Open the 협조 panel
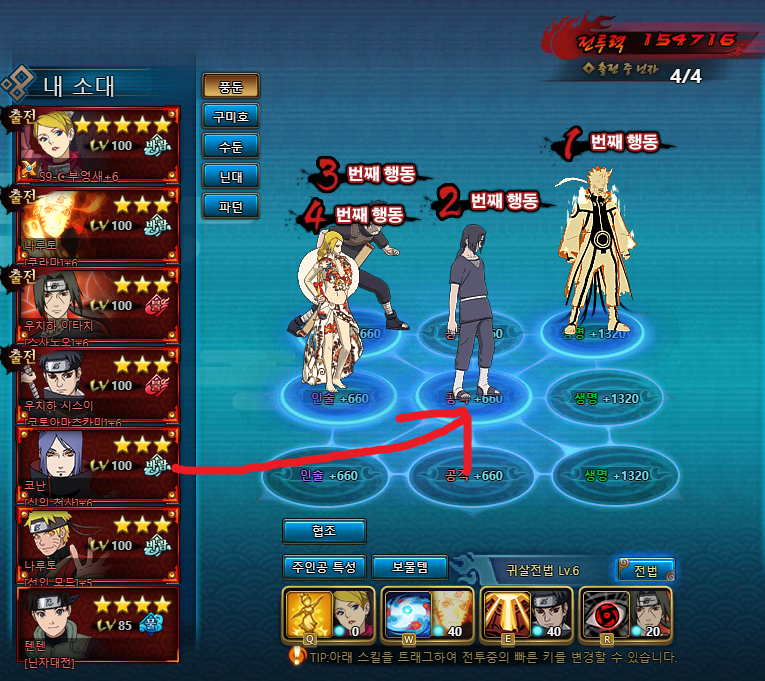 [x=324, y=531]
